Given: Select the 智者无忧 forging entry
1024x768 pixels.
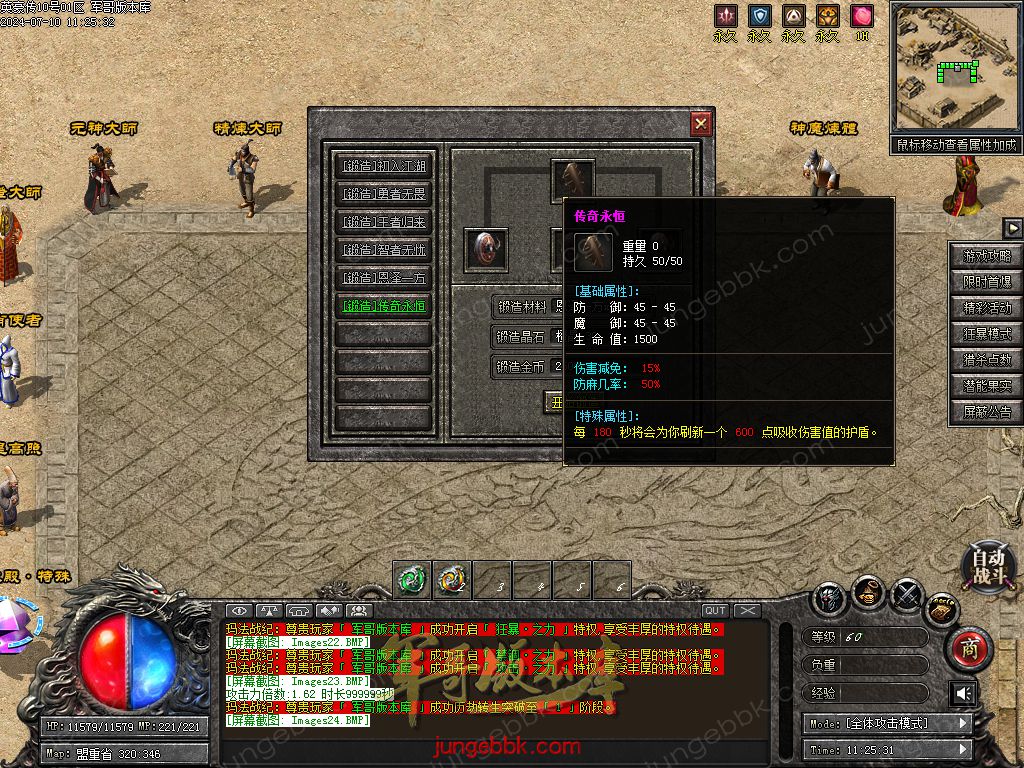Looking at the screenshot, I should (384, 250).
